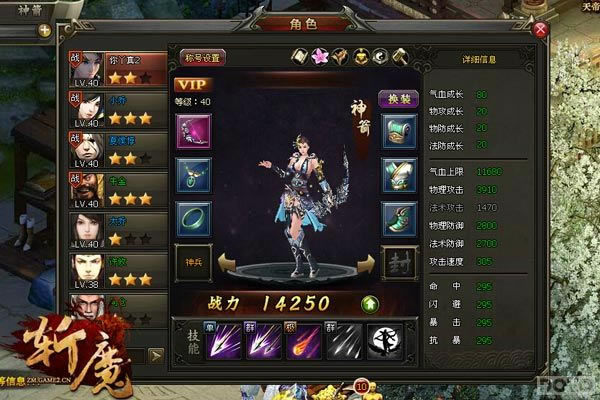Viewport: 600px width, 400px height.
Task: Switch to the pink flower class tab
Action: [320, 56]
